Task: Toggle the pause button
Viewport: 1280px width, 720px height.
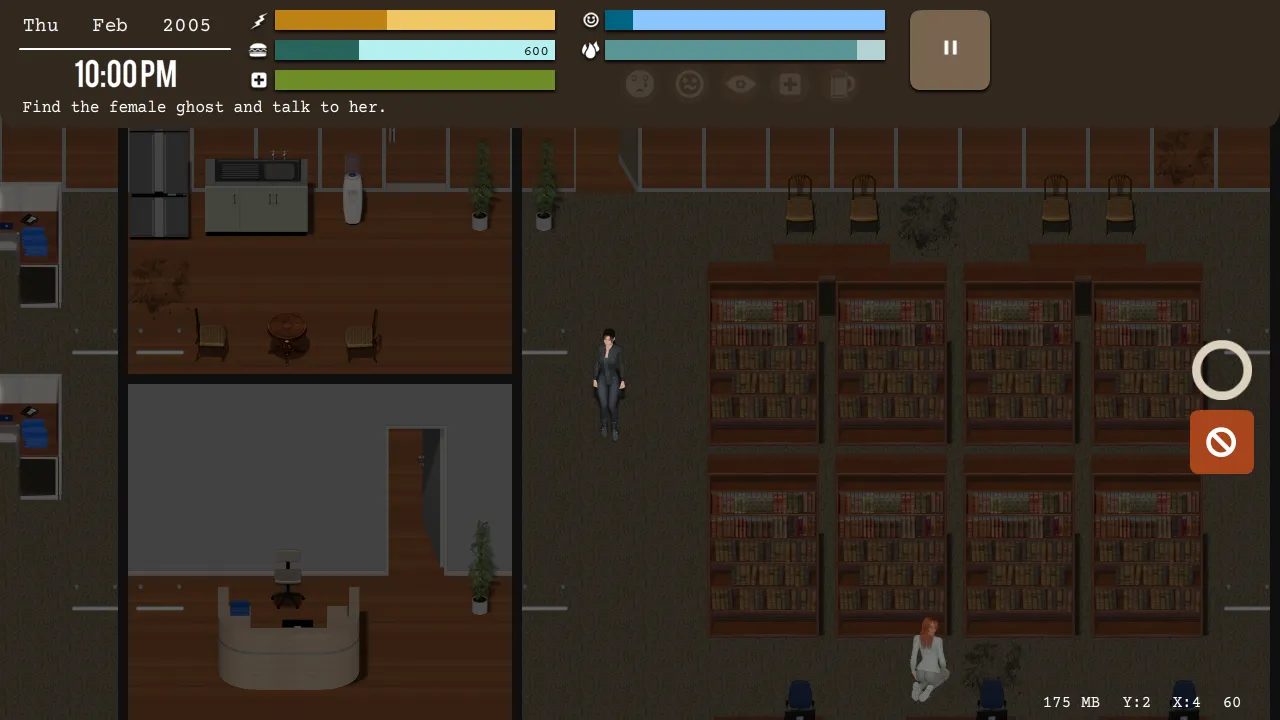Action: [949, 49]
